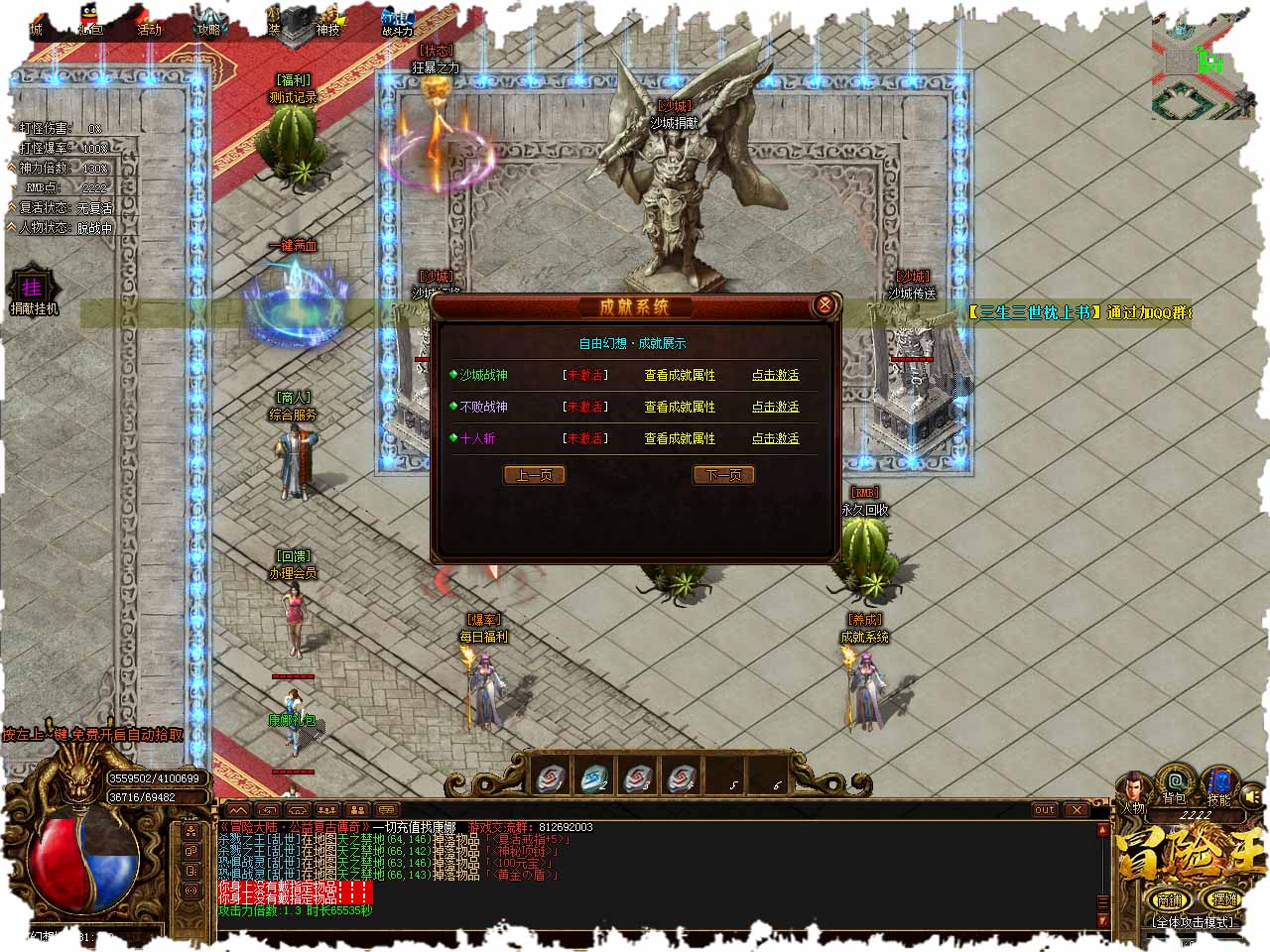
Task: Close the 成就系统 achievement window
Action: click(x=824, y=305)
